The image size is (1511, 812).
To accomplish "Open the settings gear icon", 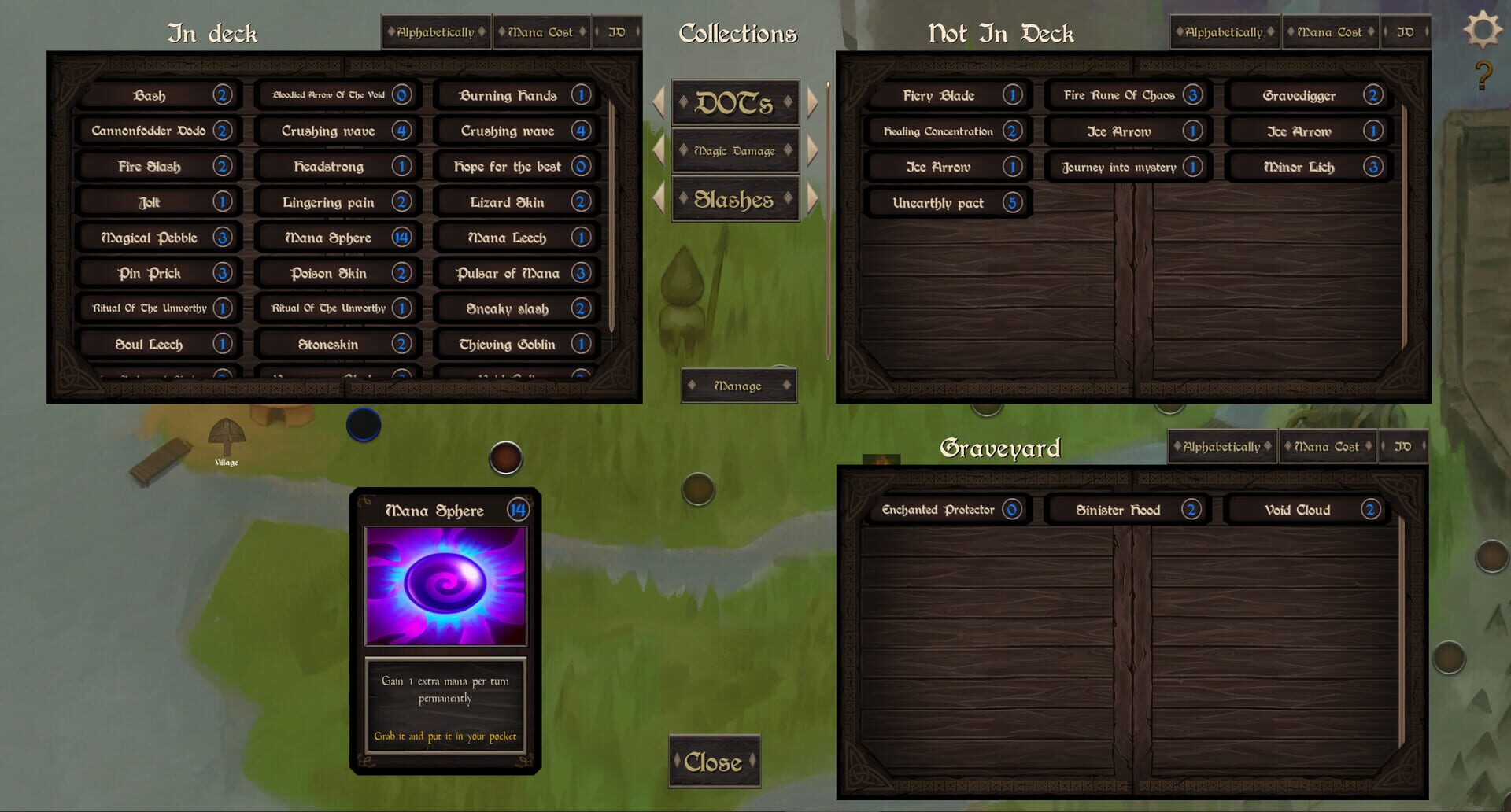I will click(x=1483, y=30).
